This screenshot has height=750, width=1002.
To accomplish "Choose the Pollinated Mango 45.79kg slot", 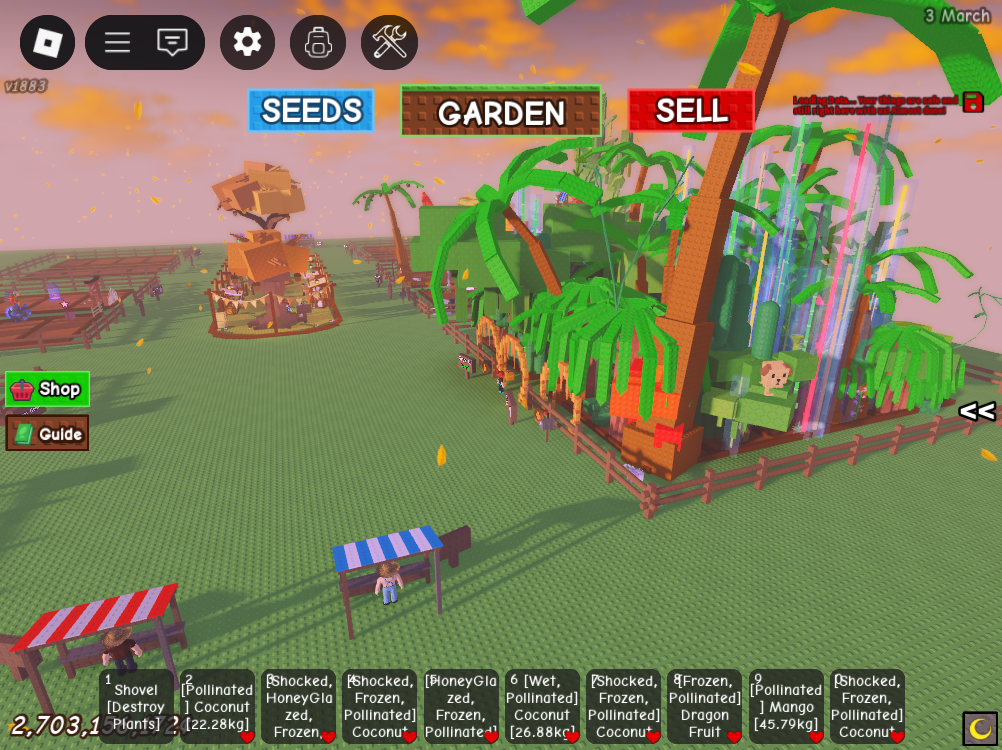I will pyautogui.click(x=786, y=706).
